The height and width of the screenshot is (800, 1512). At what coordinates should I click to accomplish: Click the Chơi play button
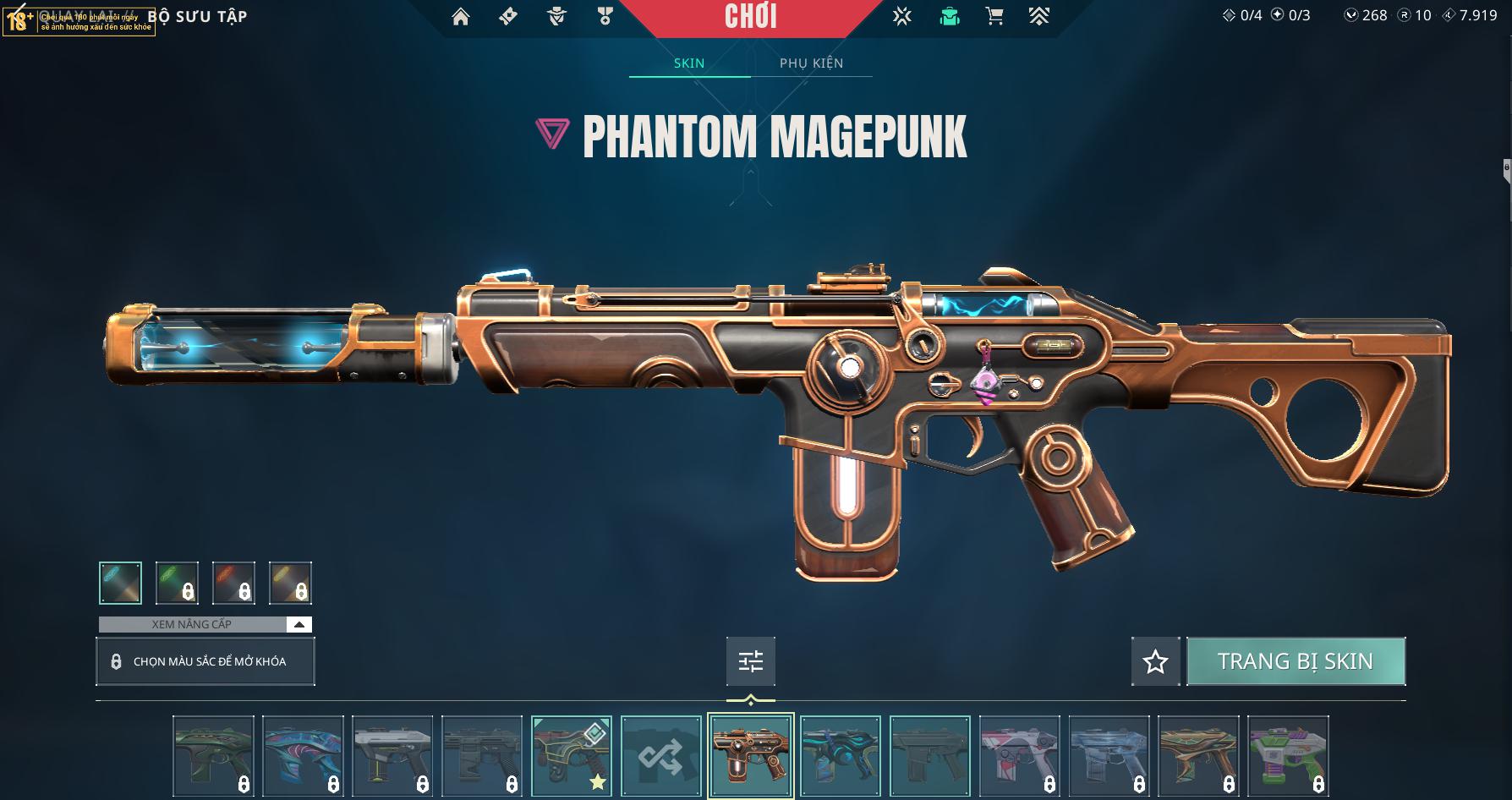coord(750,17)
